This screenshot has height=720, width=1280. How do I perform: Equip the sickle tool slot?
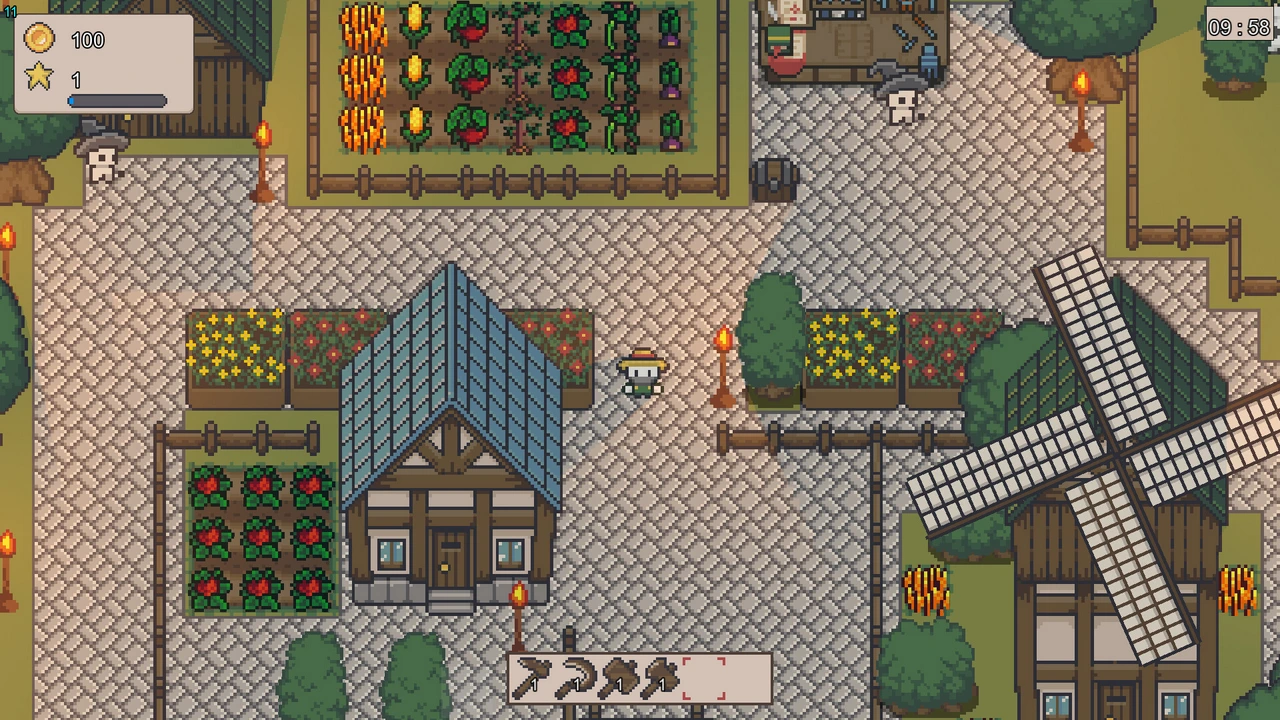575,679
